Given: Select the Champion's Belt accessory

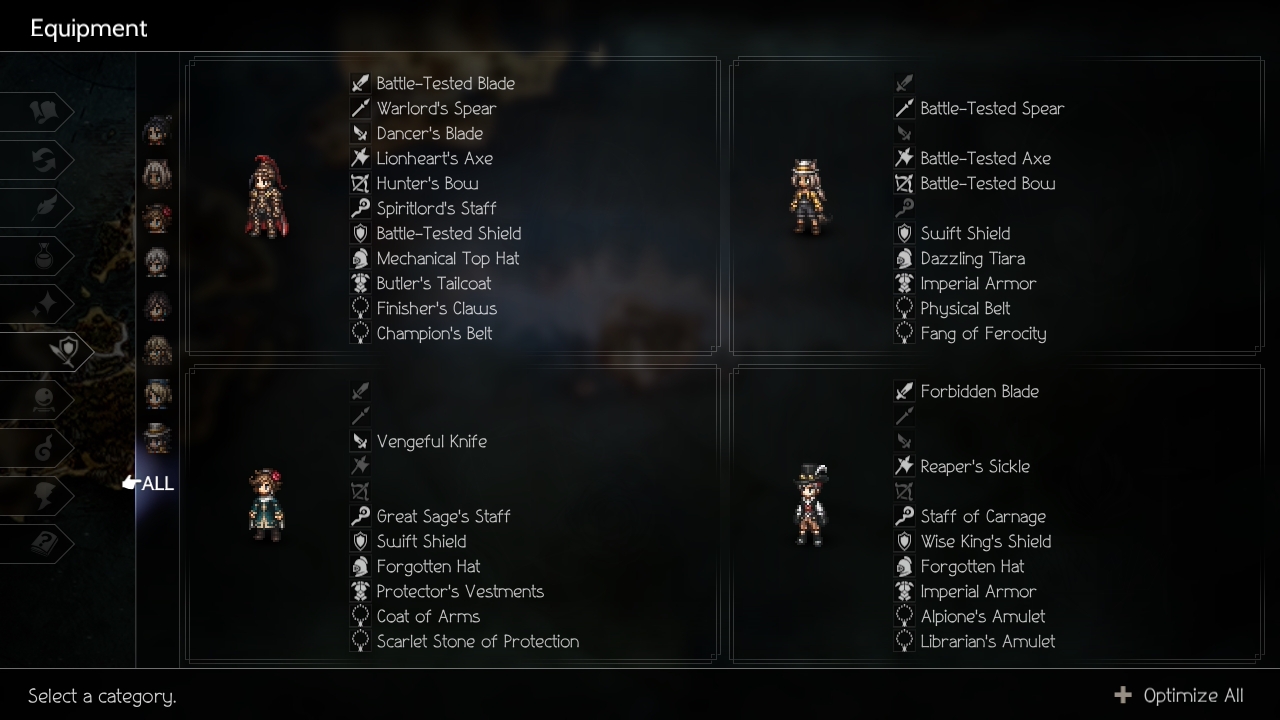Looking at the screenshot, I should [434, 334].
